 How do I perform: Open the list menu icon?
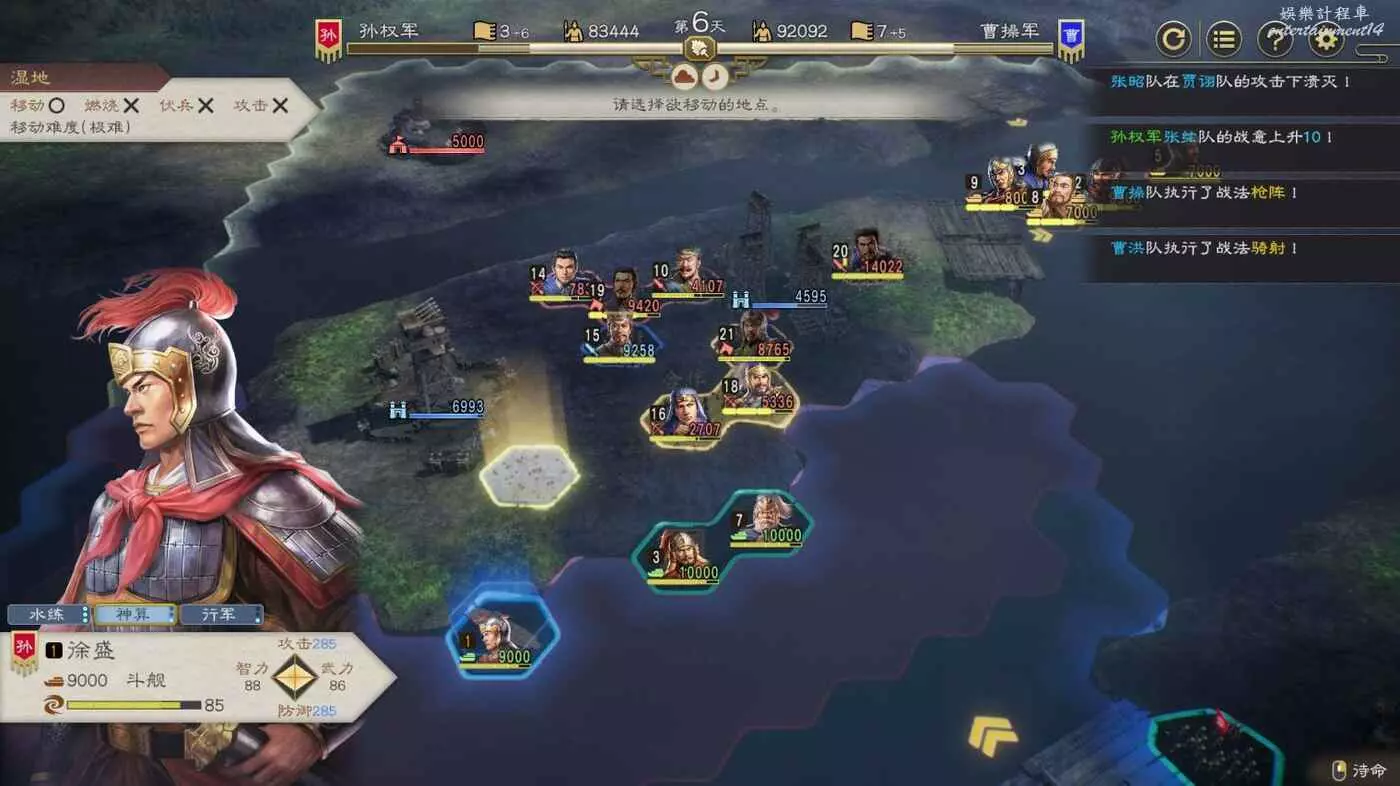pyautogui.click(x=1224, y=40)
